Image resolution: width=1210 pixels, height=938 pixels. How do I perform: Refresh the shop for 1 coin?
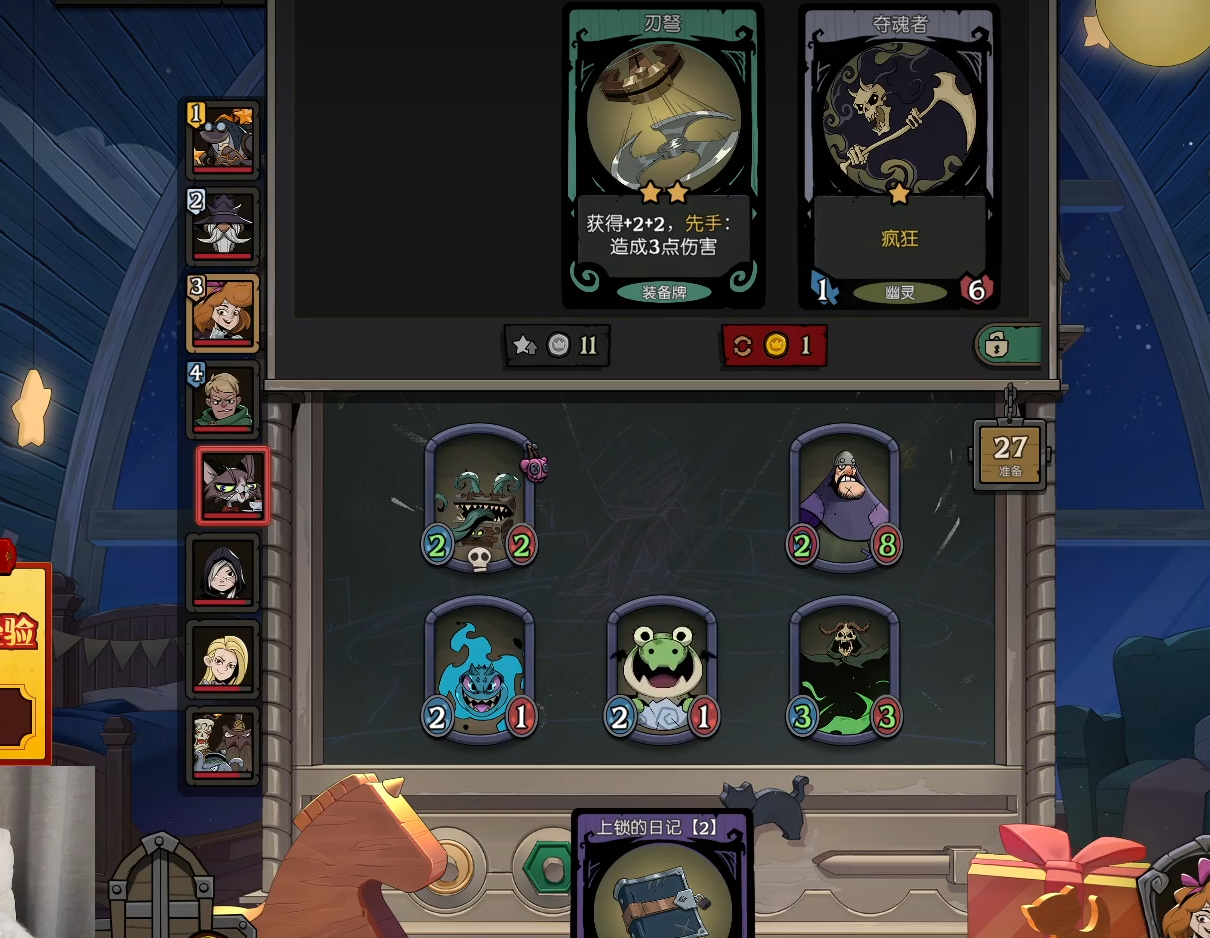pos(774,346)
